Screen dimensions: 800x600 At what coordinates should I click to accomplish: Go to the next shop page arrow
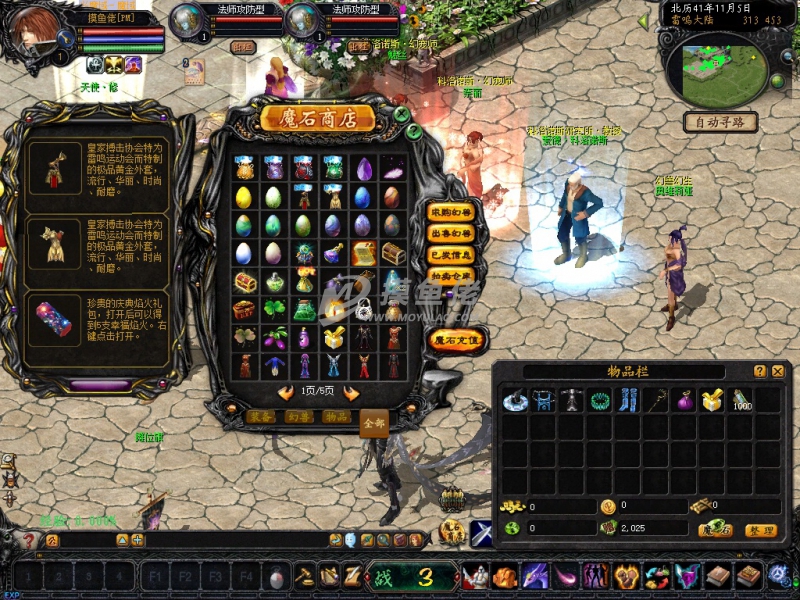[351, 393]
